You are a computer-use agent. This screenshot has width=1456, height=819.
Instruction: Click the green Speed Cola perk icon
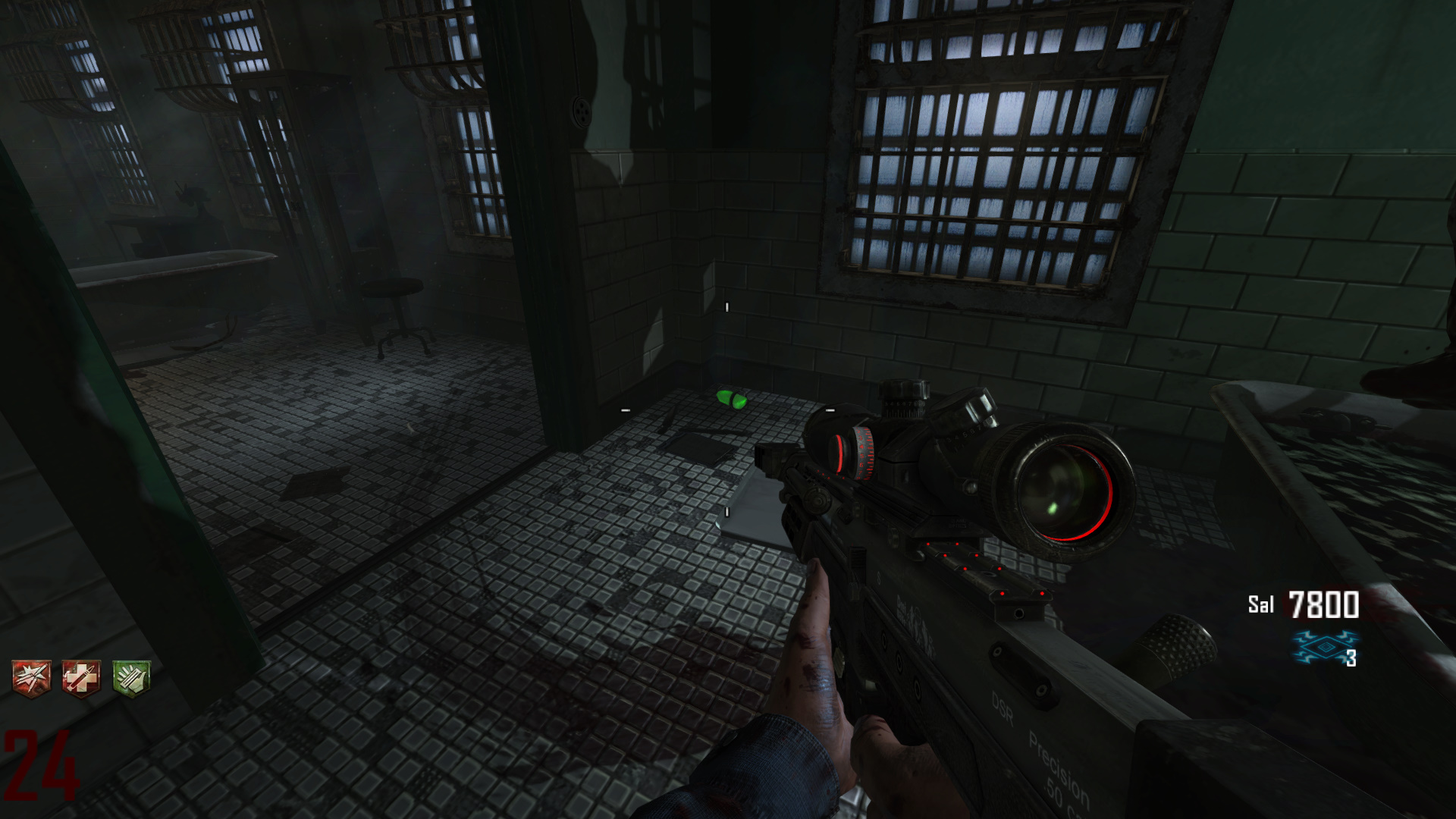(131, 677)
